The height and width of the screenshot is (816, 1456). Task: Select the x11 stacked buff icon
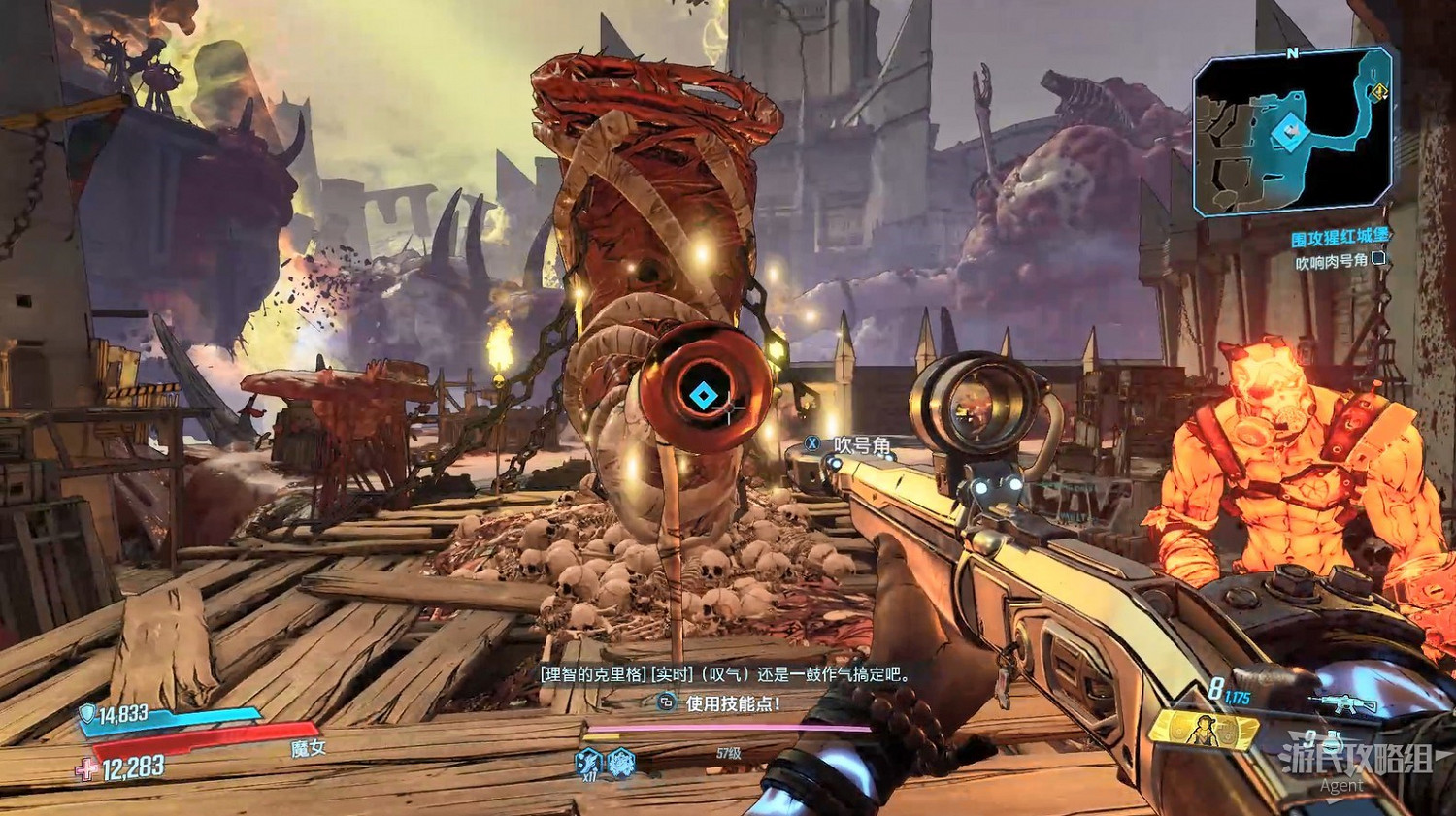point(589,763)
